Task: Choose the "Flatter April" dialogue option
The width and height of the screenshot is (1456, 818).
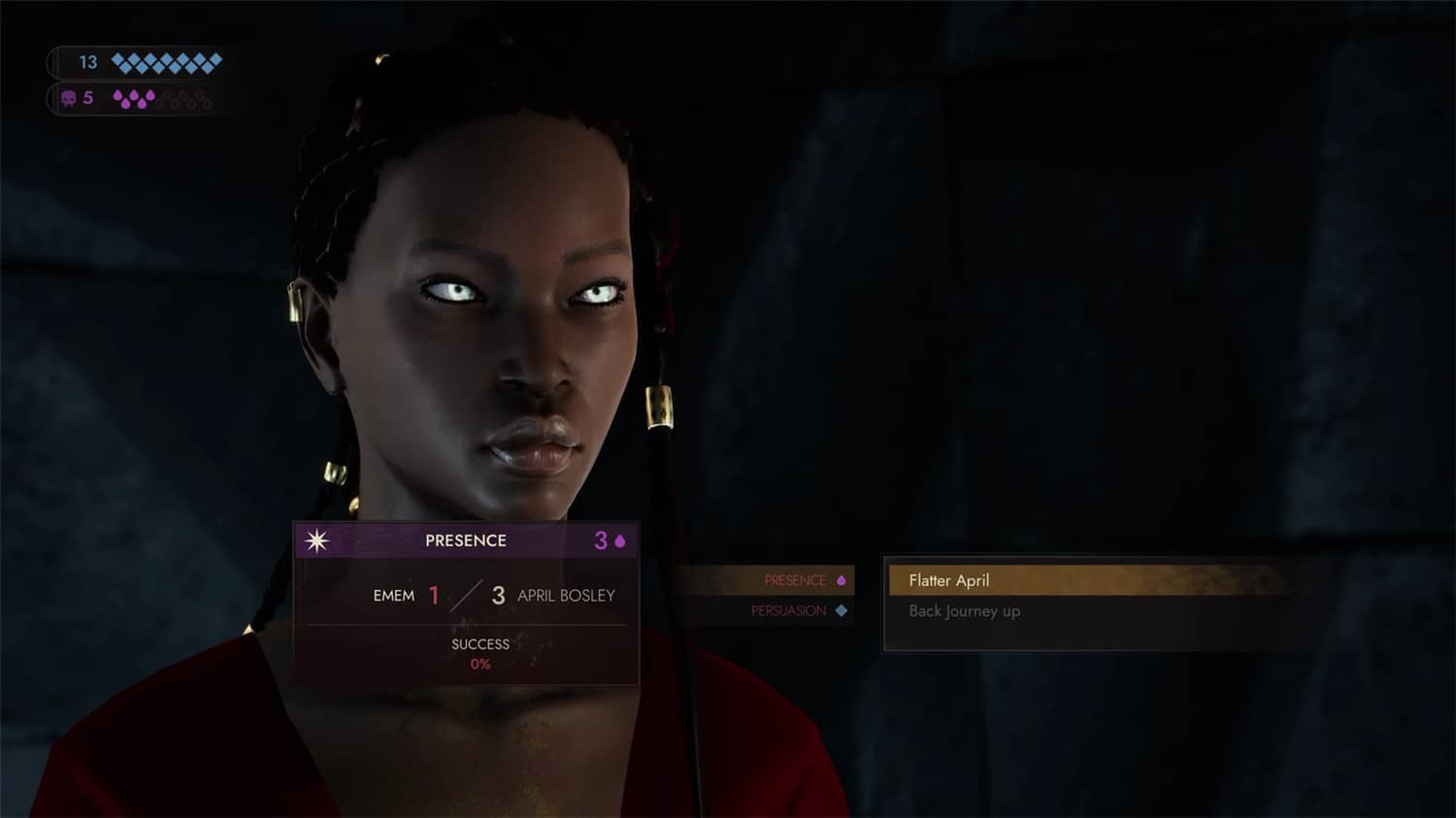Action: [x=949, y=580]
